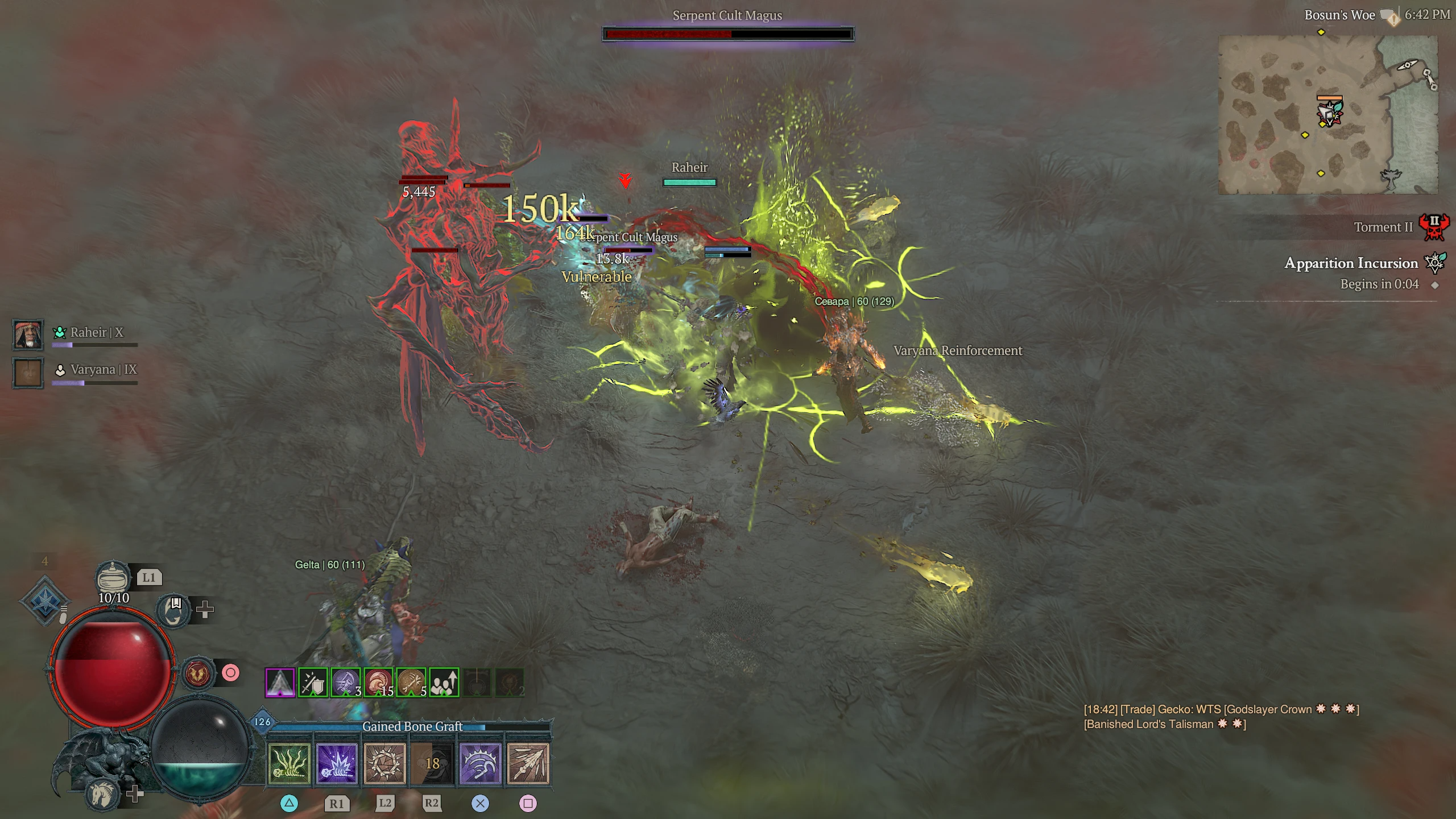Screen dimensions: 1456x819
Task: Select the Apparition Incursion event tracker
Action: (1351, 263)
